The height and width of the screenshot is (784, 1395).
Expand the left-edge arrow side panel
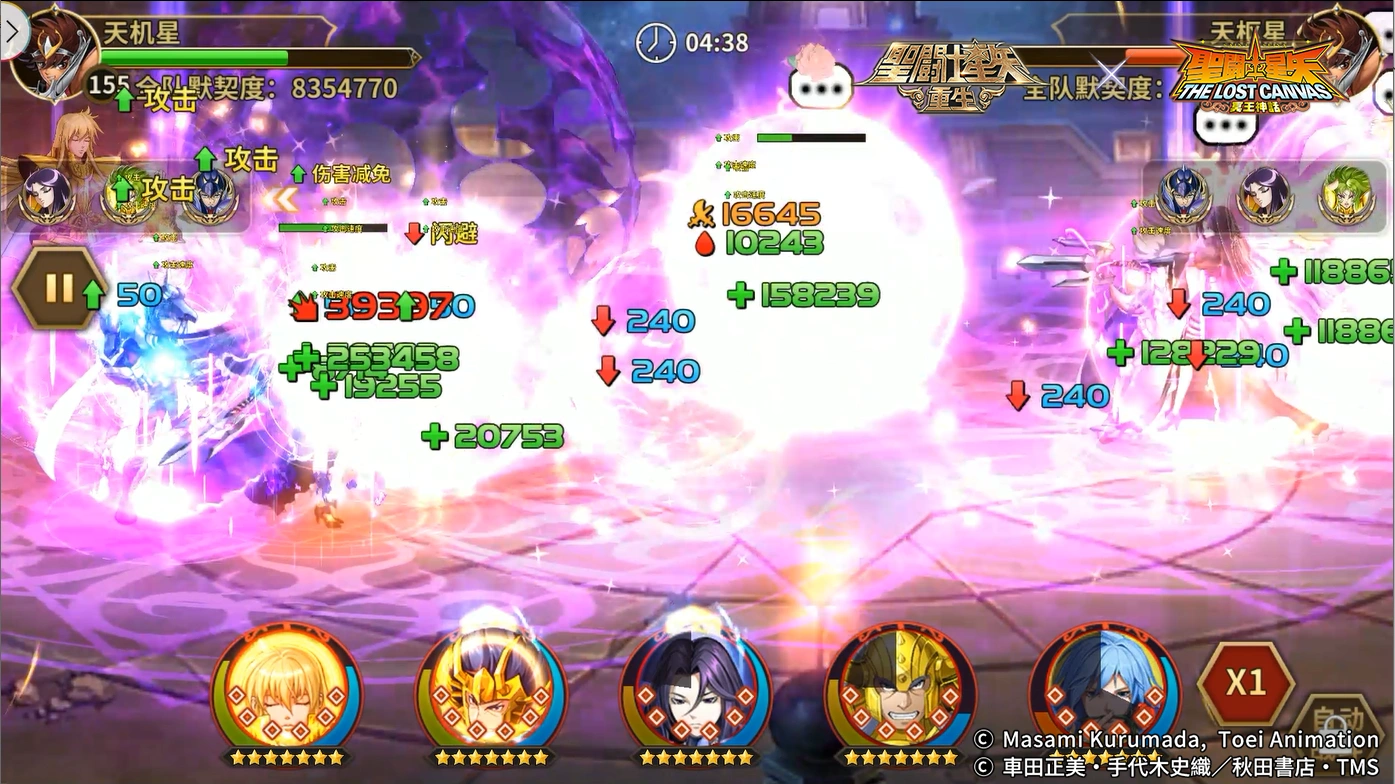[x=10, y=30]
